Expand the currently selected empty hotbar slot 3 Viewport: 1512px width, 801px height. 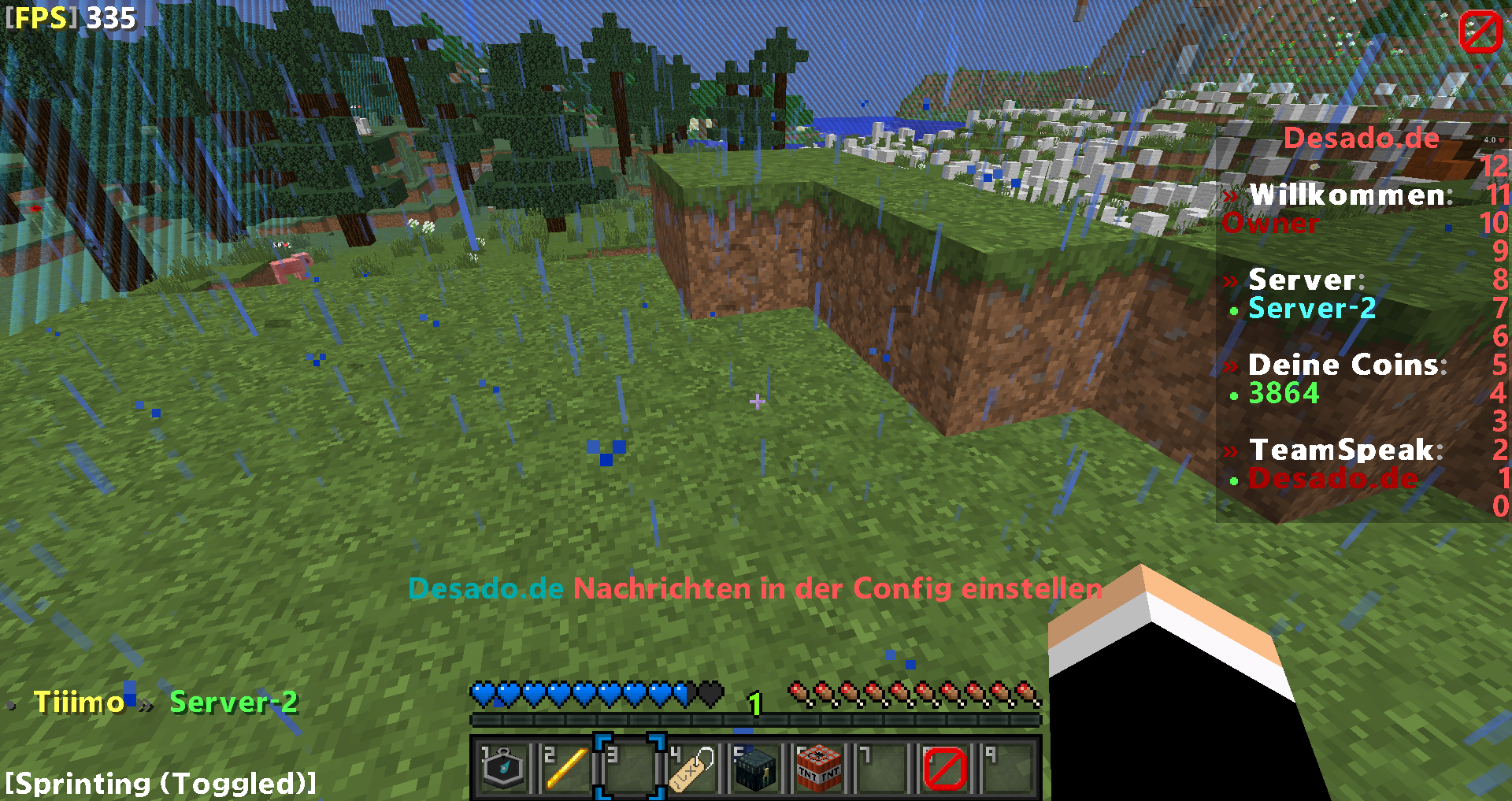(x=629, y=768)
